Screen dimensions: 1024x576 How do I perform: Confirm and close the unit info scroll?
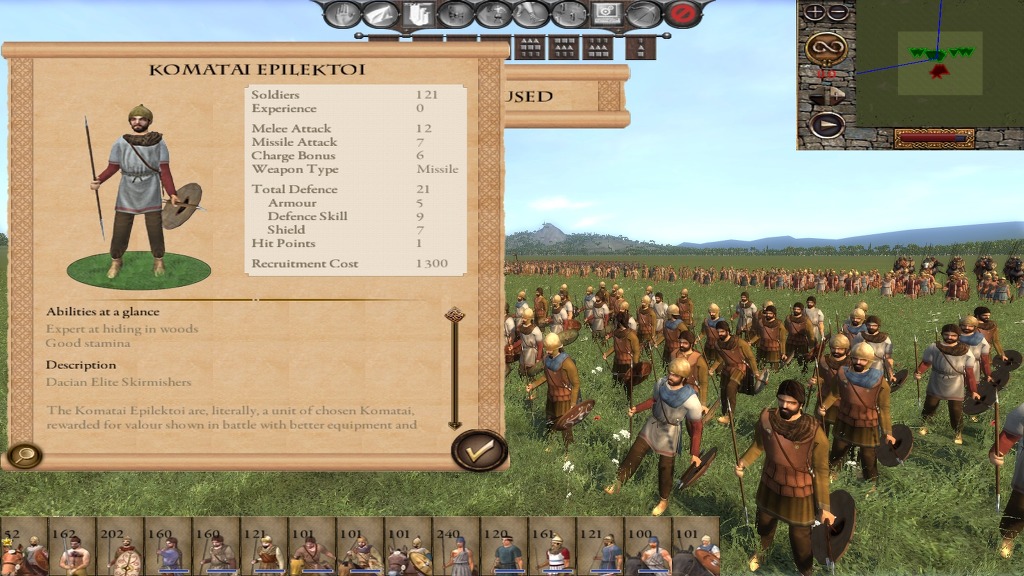coord(480,451)
